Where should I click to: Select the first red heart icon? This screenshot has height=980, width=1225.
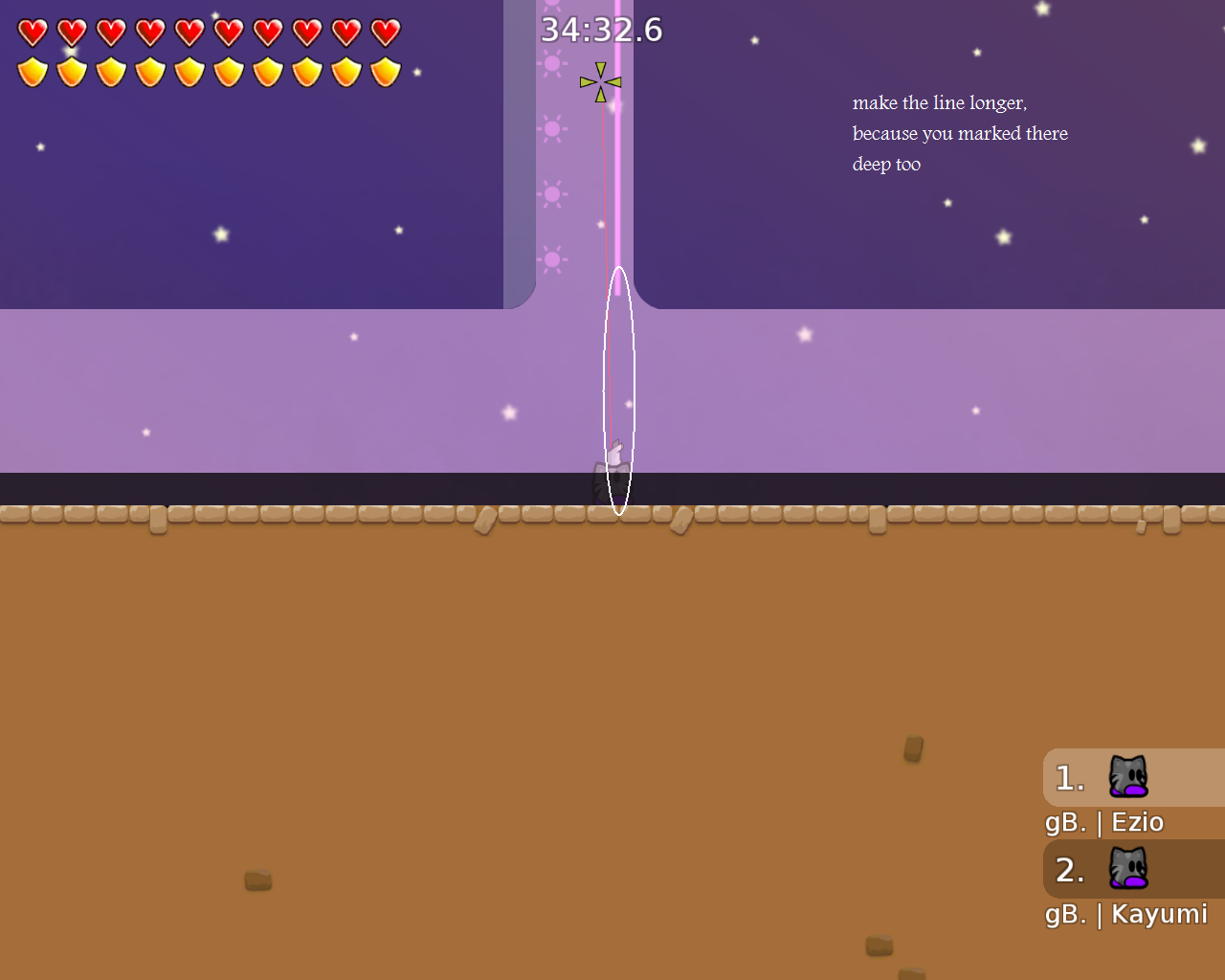(32, 30)
